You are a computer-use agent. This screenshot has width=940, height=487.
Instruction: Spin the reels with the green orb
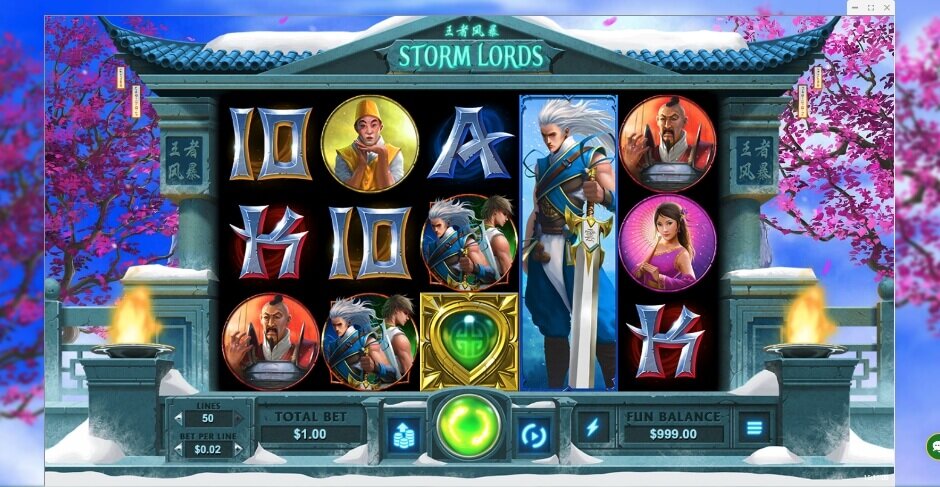[469, 427]
